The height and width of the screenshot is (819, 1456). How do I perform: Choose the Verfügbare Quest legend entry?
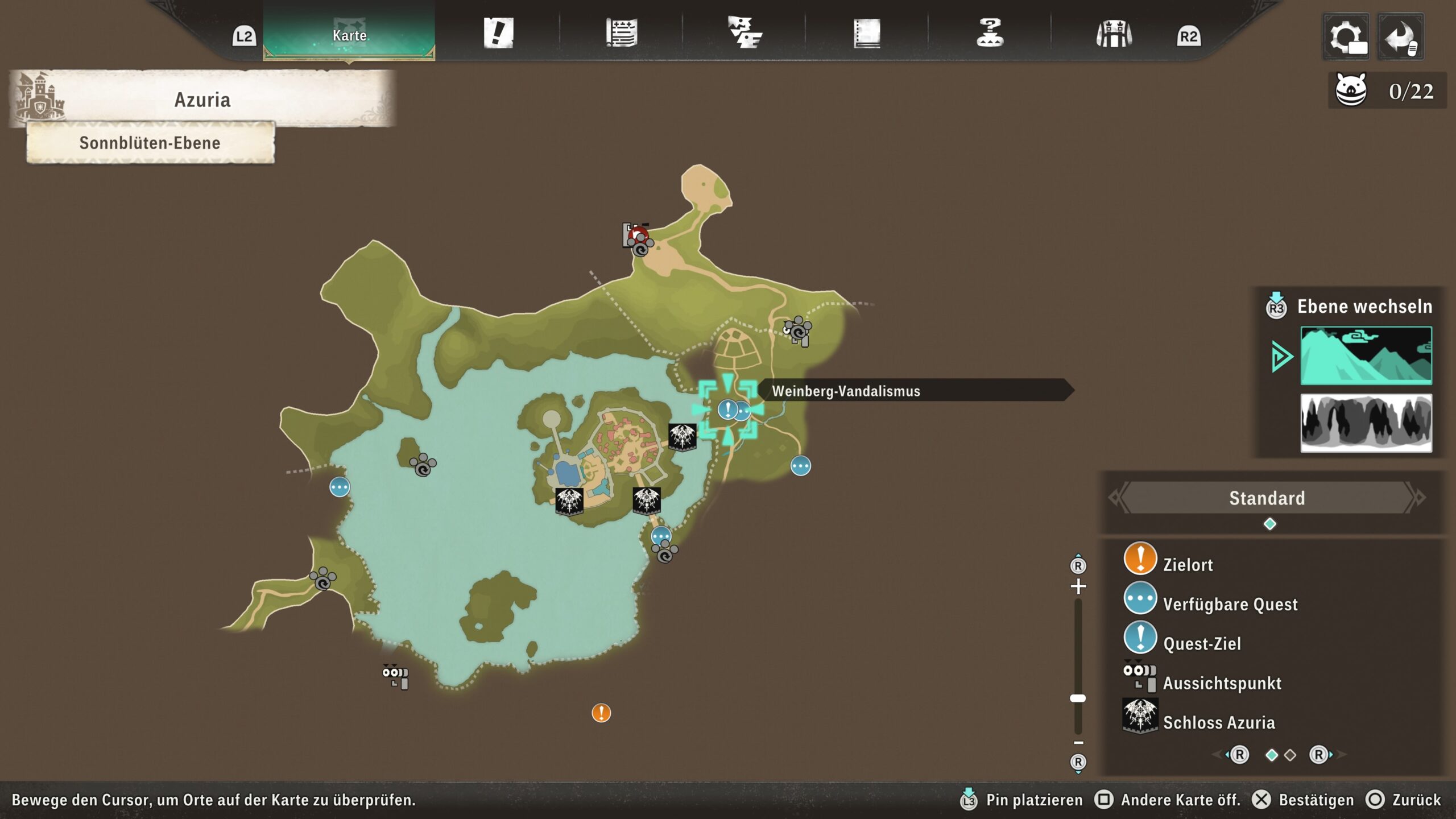pos(1230,603)
